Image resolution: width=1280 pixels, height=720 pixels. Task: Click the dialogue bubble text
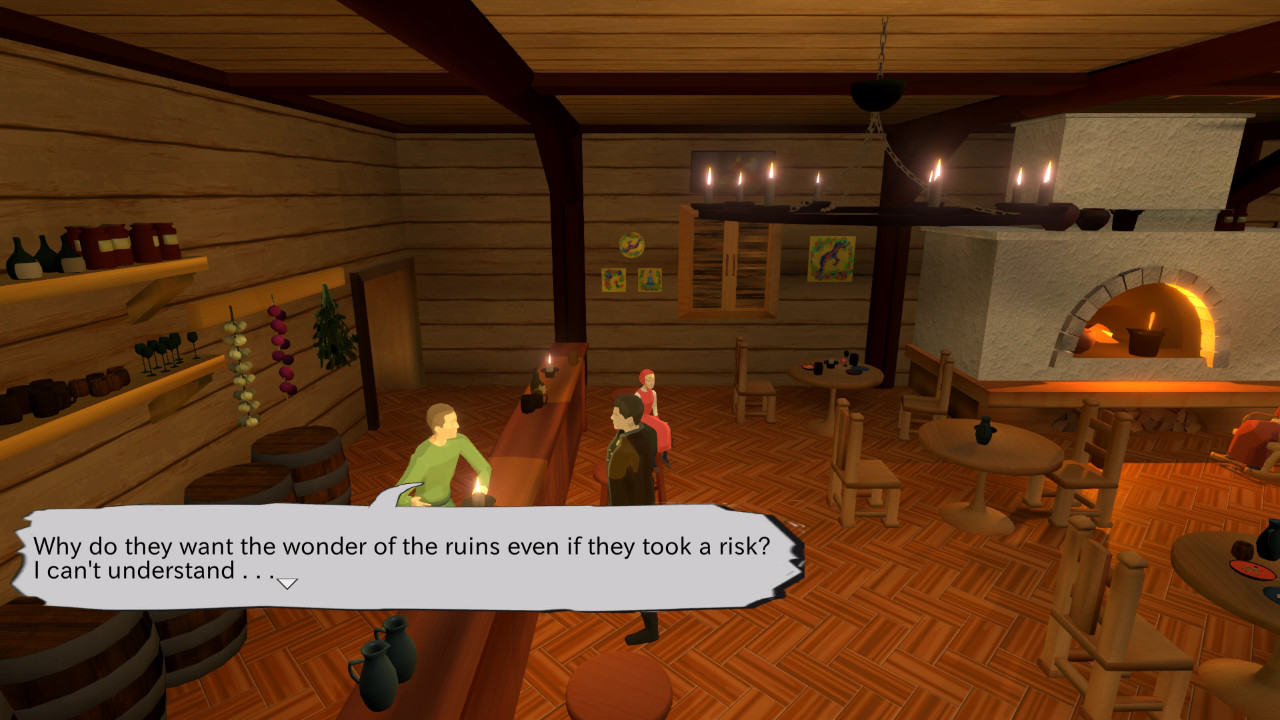tap(400, 547)
